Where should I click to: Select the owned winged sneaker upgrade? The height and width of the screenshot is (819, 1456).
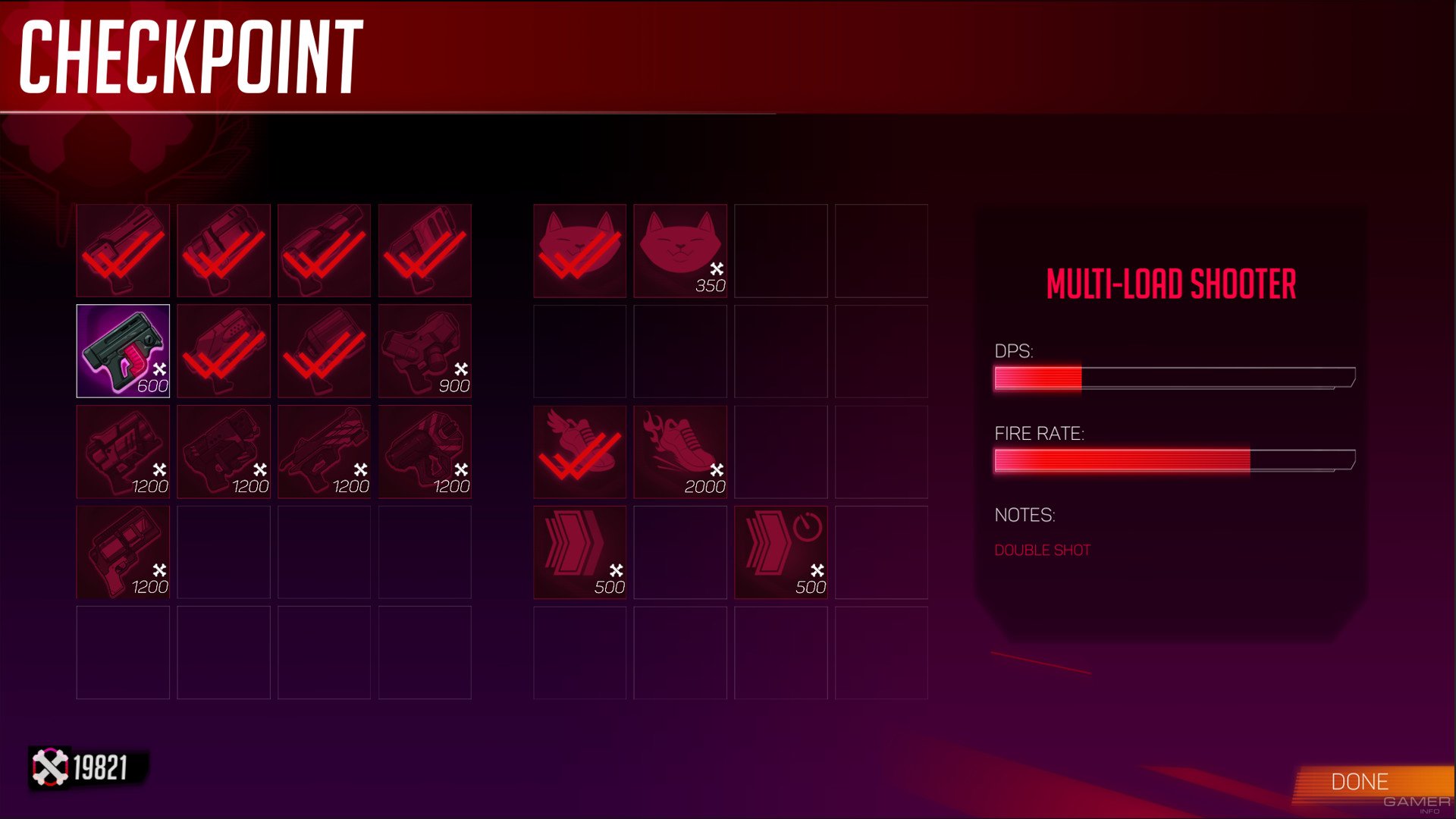(x=579, y=452)
